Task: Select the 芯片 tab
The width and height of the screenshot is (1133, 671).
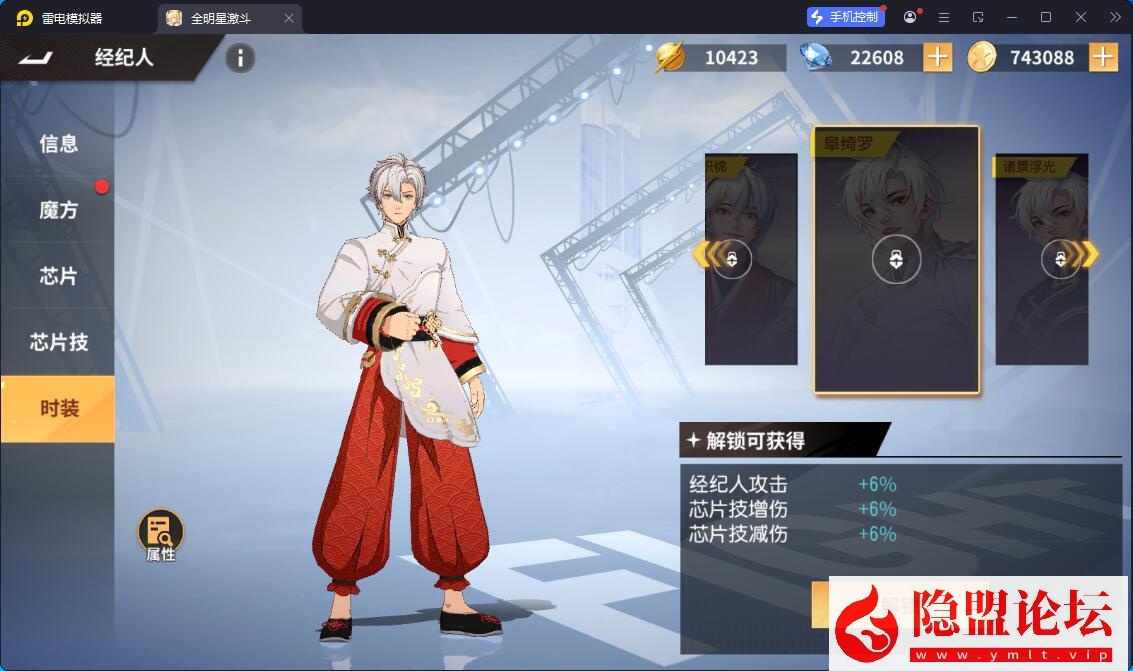Action: coord(58,276)
